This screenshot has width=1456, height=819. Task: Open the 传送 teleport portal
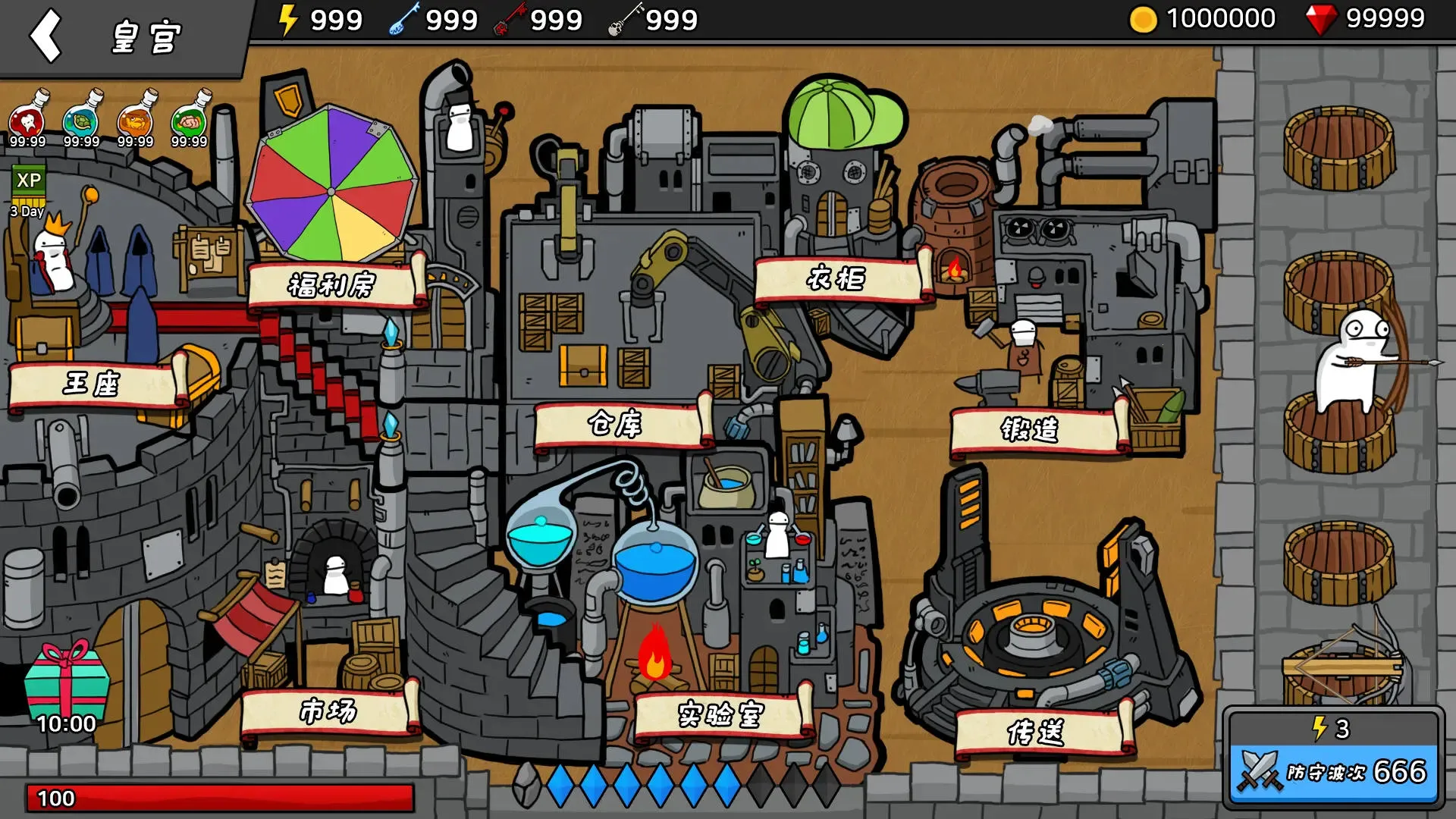1036,733
